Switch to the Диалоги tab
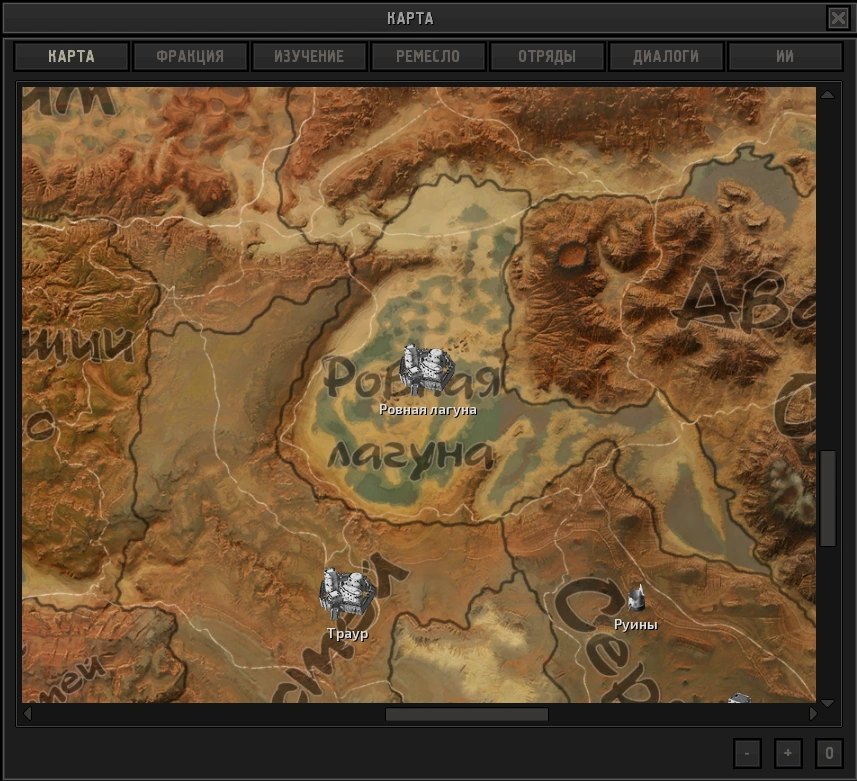Image resolution: width=857 pixels, height=781 pixels. [666, 56]
